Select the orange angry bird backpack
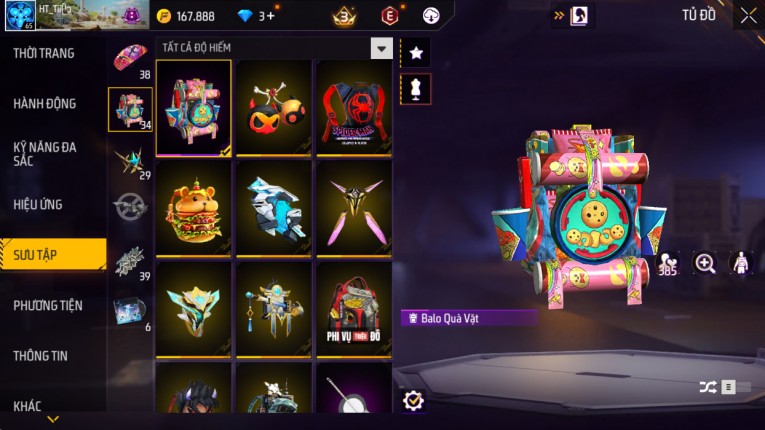The width and height of the screenshot is (765, 430). (273, 108)
